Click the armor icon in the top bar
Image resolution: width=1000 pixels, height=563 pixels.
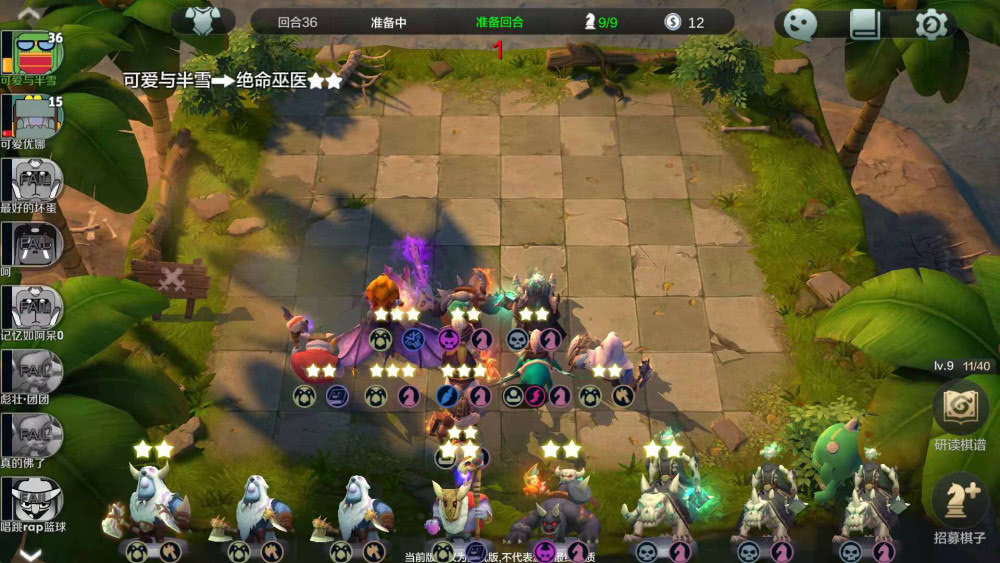[x=204, y=22]
